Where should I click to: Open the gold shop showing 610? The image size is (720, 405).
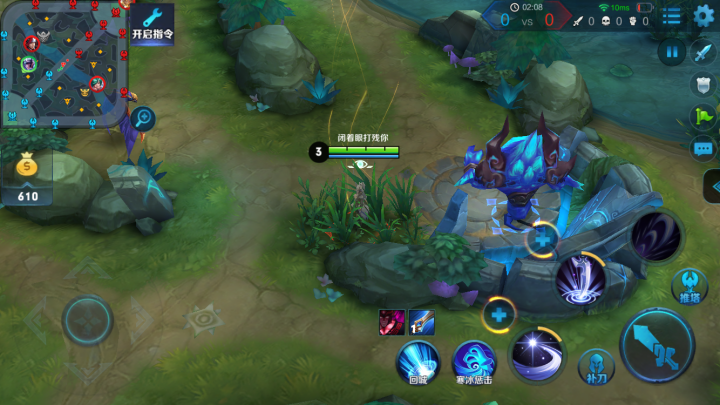[x=26, y=178]
